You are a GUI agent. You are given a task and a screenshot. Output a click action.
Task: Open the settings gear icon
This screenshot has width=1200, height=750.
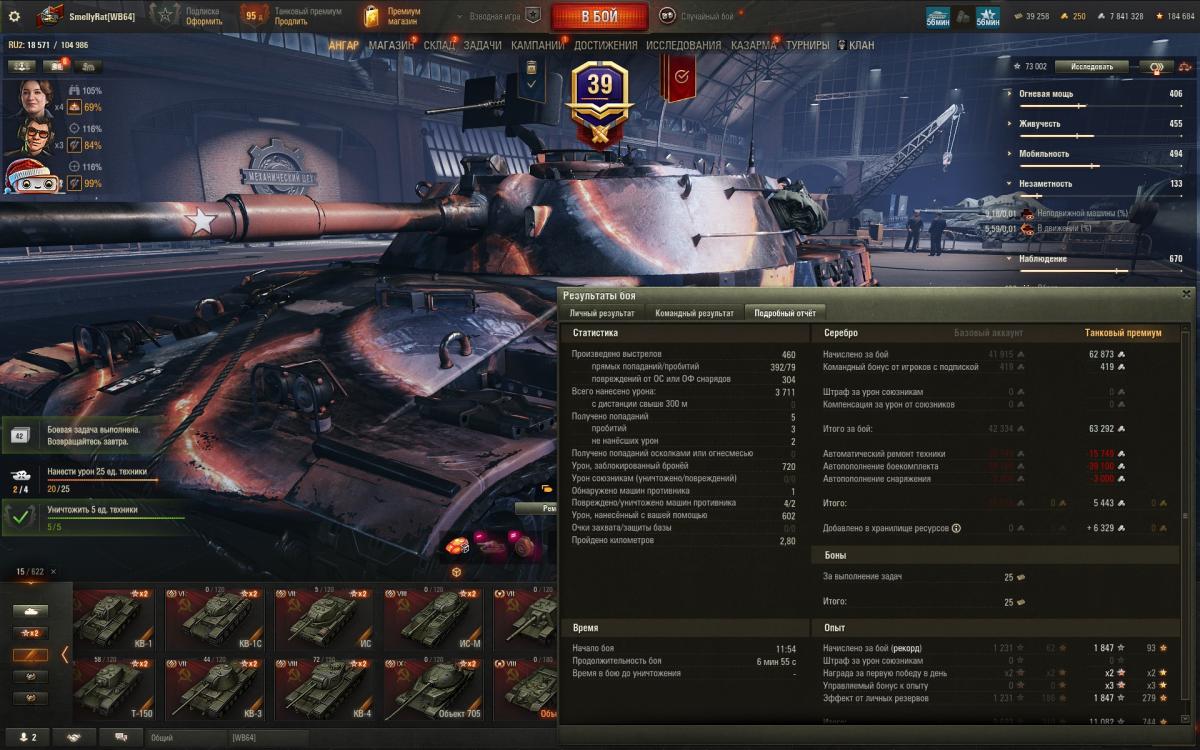[14, 16]
